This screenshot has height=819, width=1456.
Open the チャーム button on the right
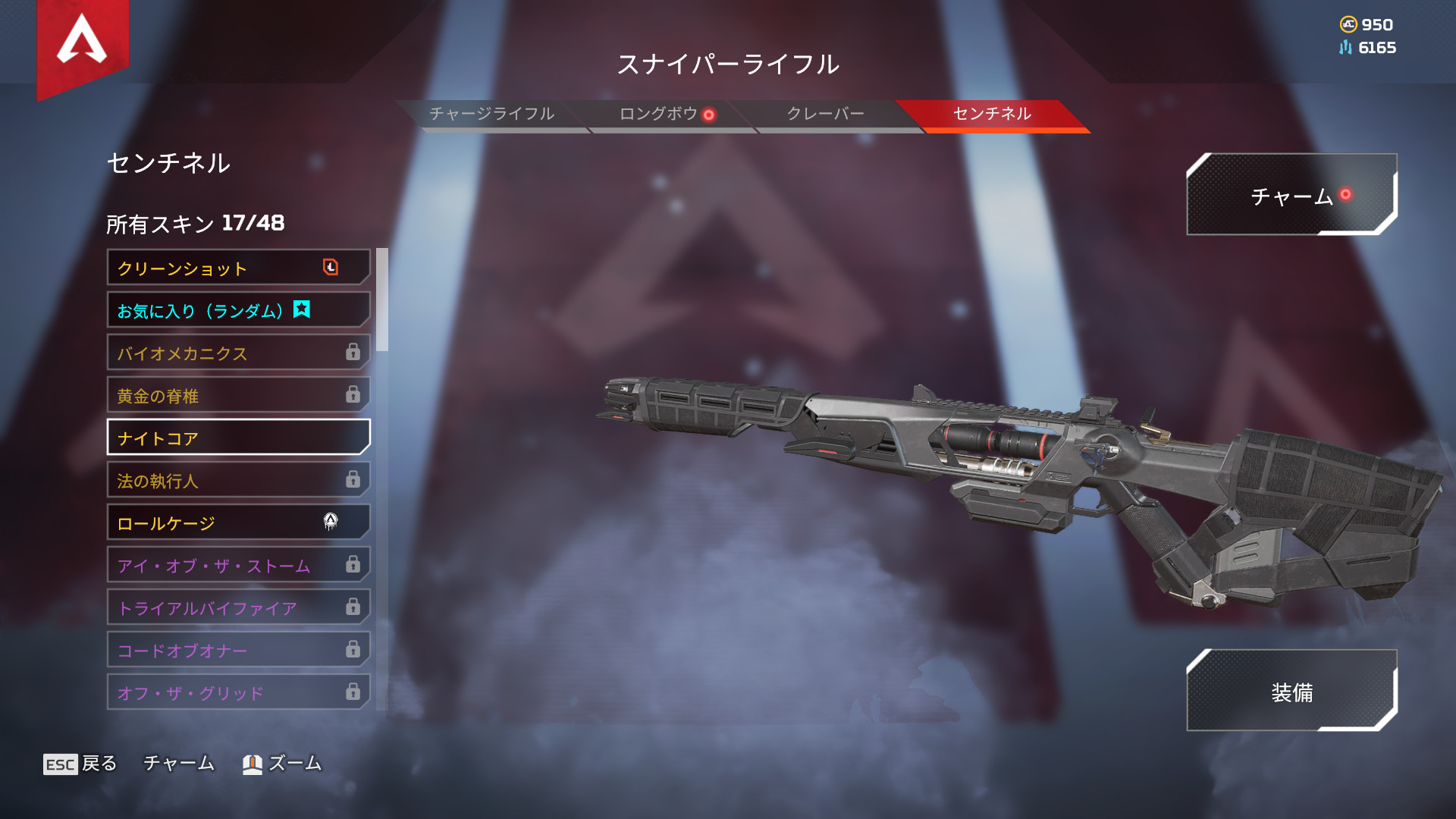click(1291, 196)
